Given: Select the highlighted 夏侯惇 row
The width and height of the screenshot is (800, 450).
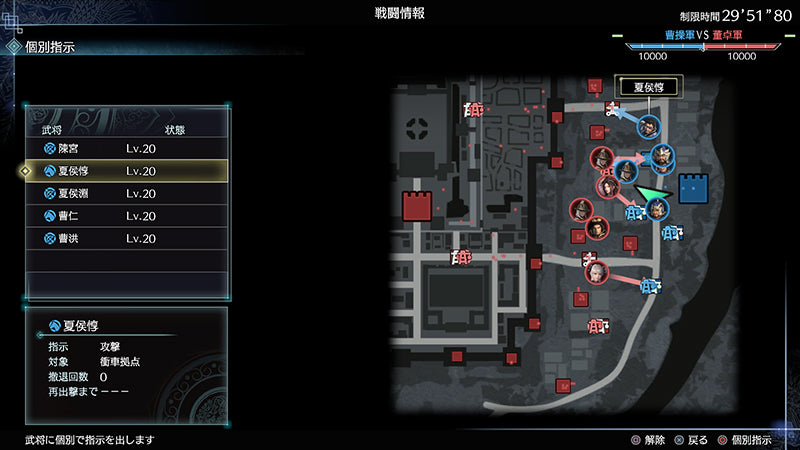Looking at the screenshot, I should pos(127,171).
